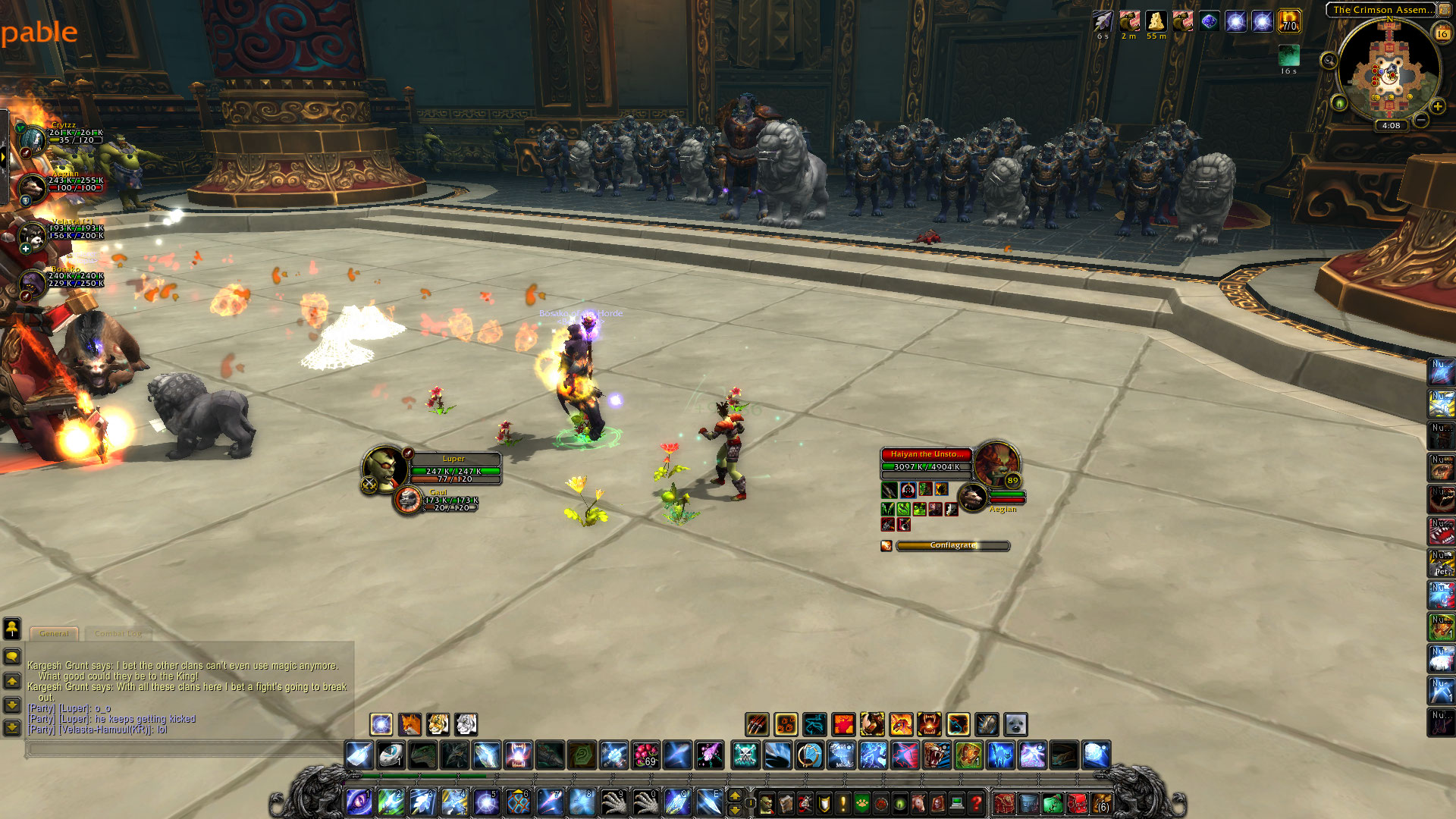The height and width of the screenshot is (819, 1456).
Task: Use the berries item with 69 count
Action: click(646, 755)
